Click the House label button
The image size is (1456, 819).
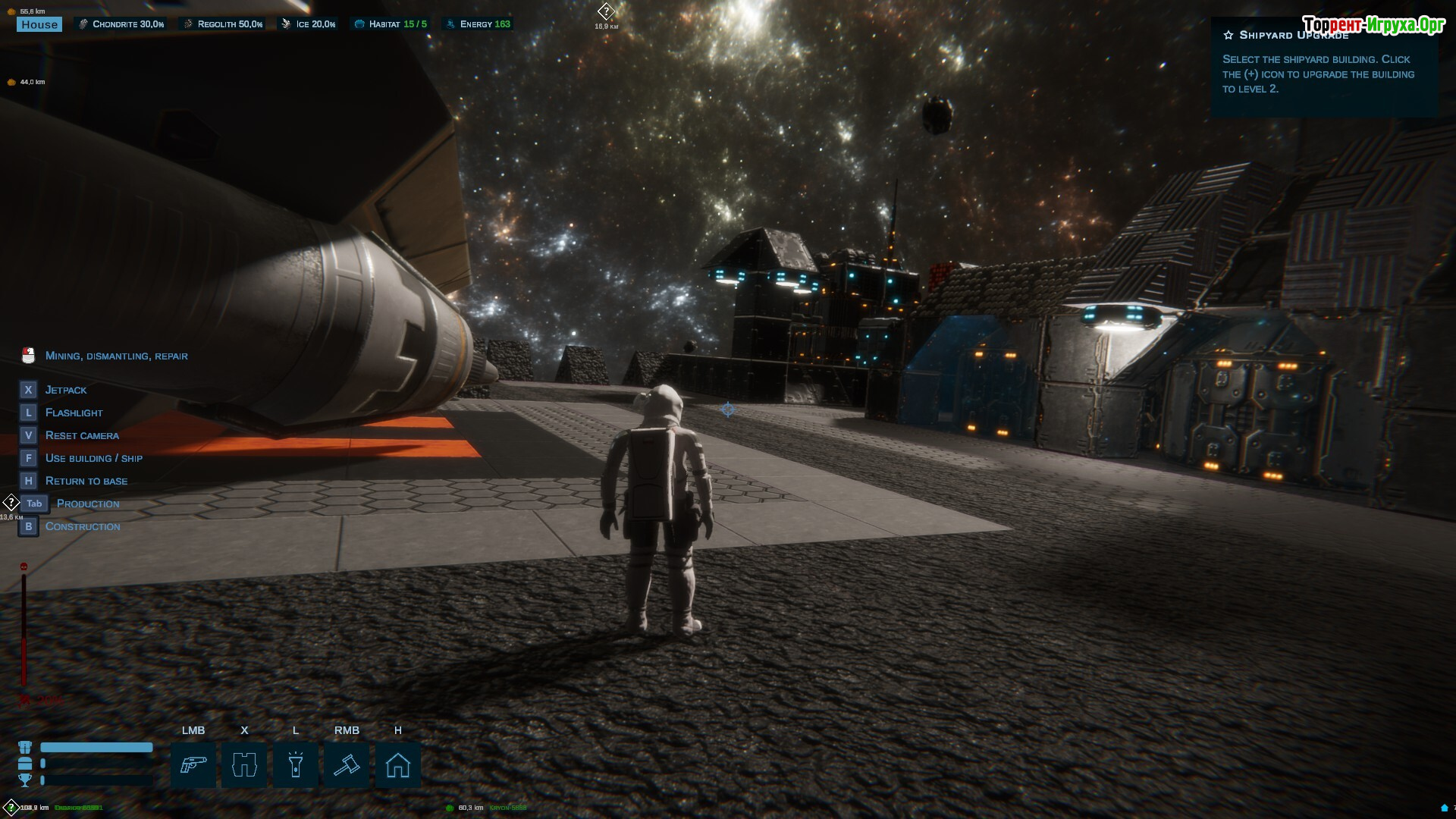point(39,24)
